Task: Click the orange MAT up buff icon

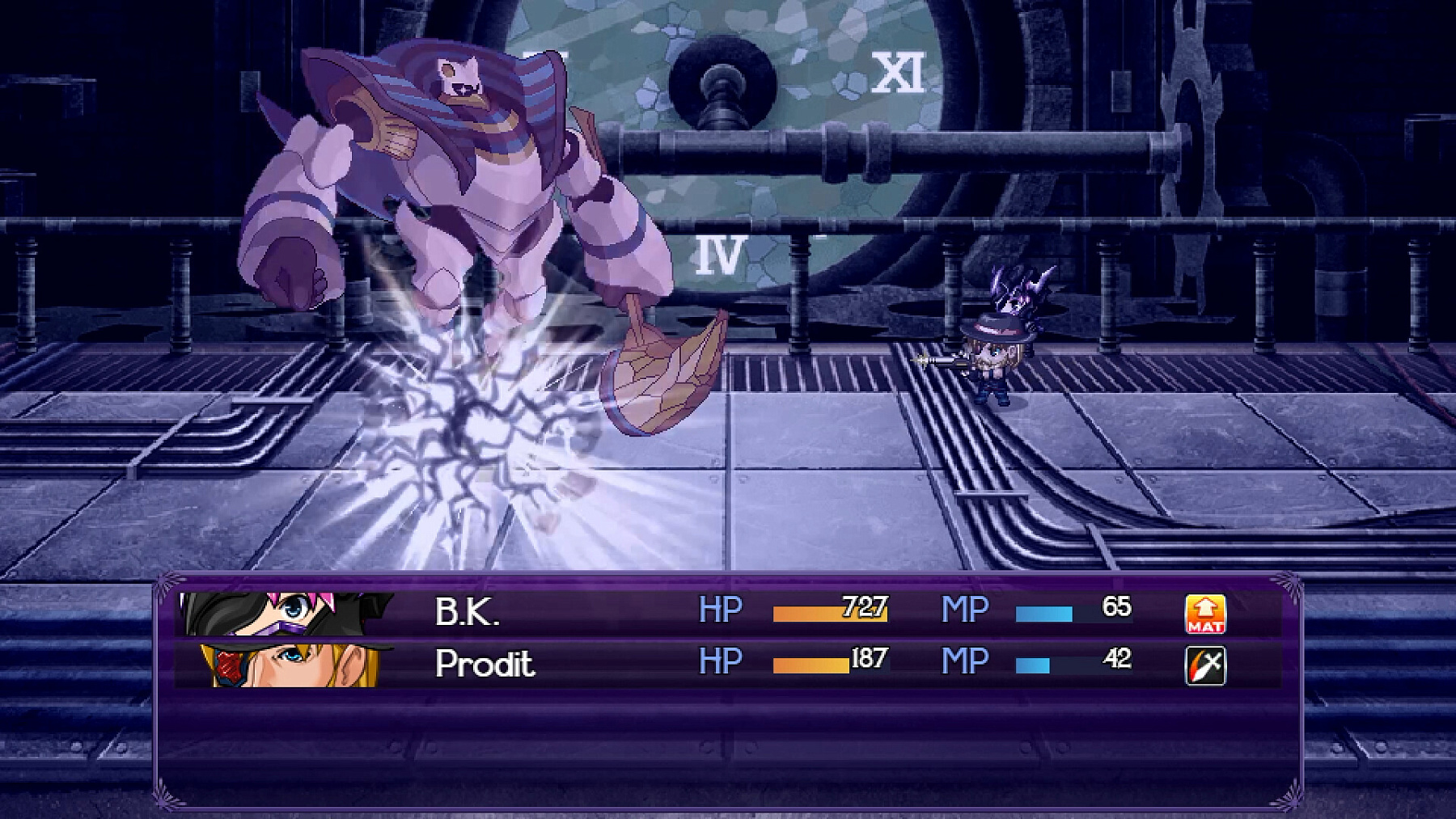Action: [1204, 614]
